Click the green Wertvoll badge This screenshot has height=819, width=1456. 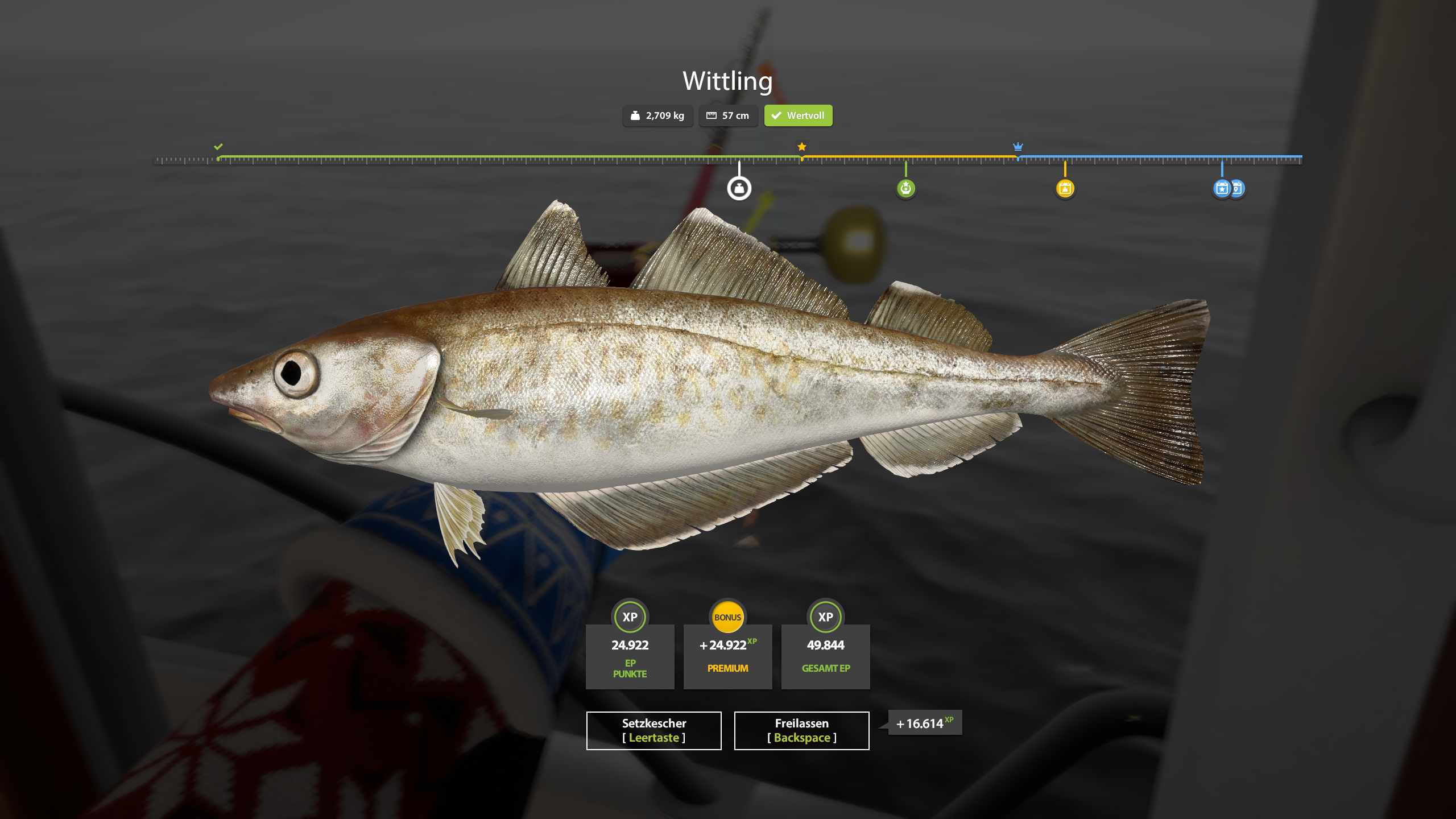[798, 115]
